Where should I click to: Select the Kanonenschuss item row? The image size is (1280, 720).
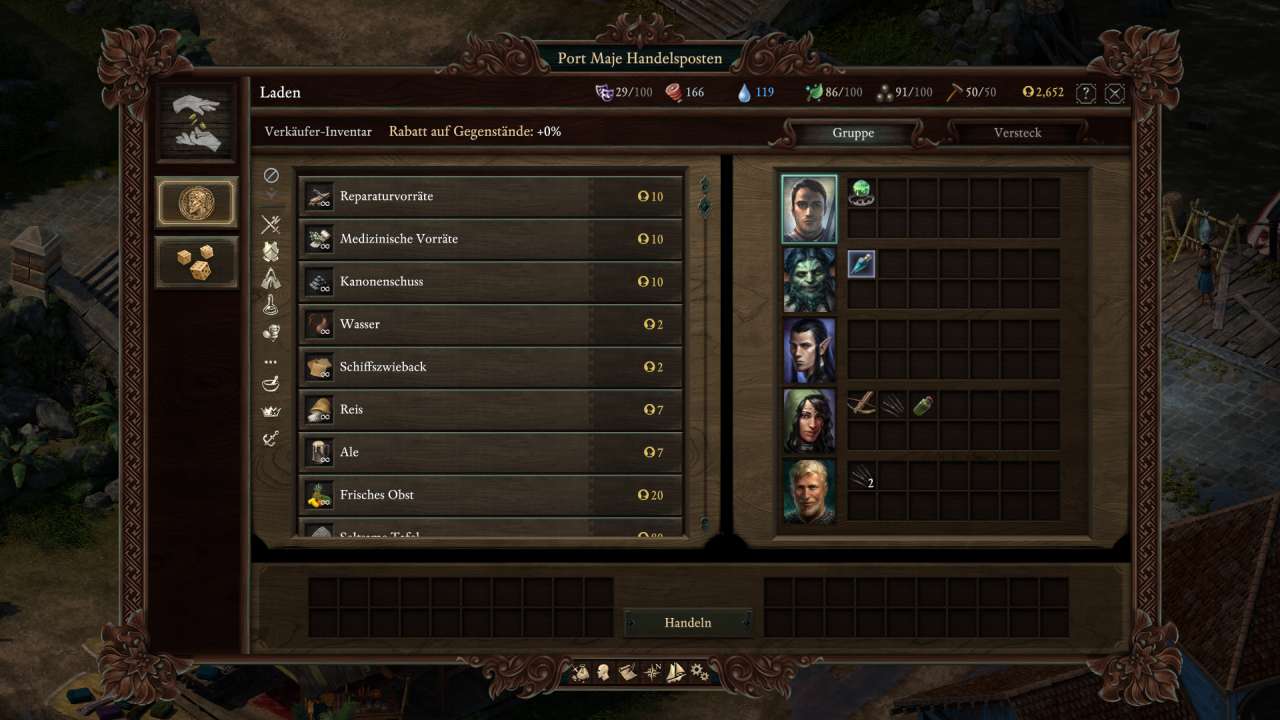(490, 282)
